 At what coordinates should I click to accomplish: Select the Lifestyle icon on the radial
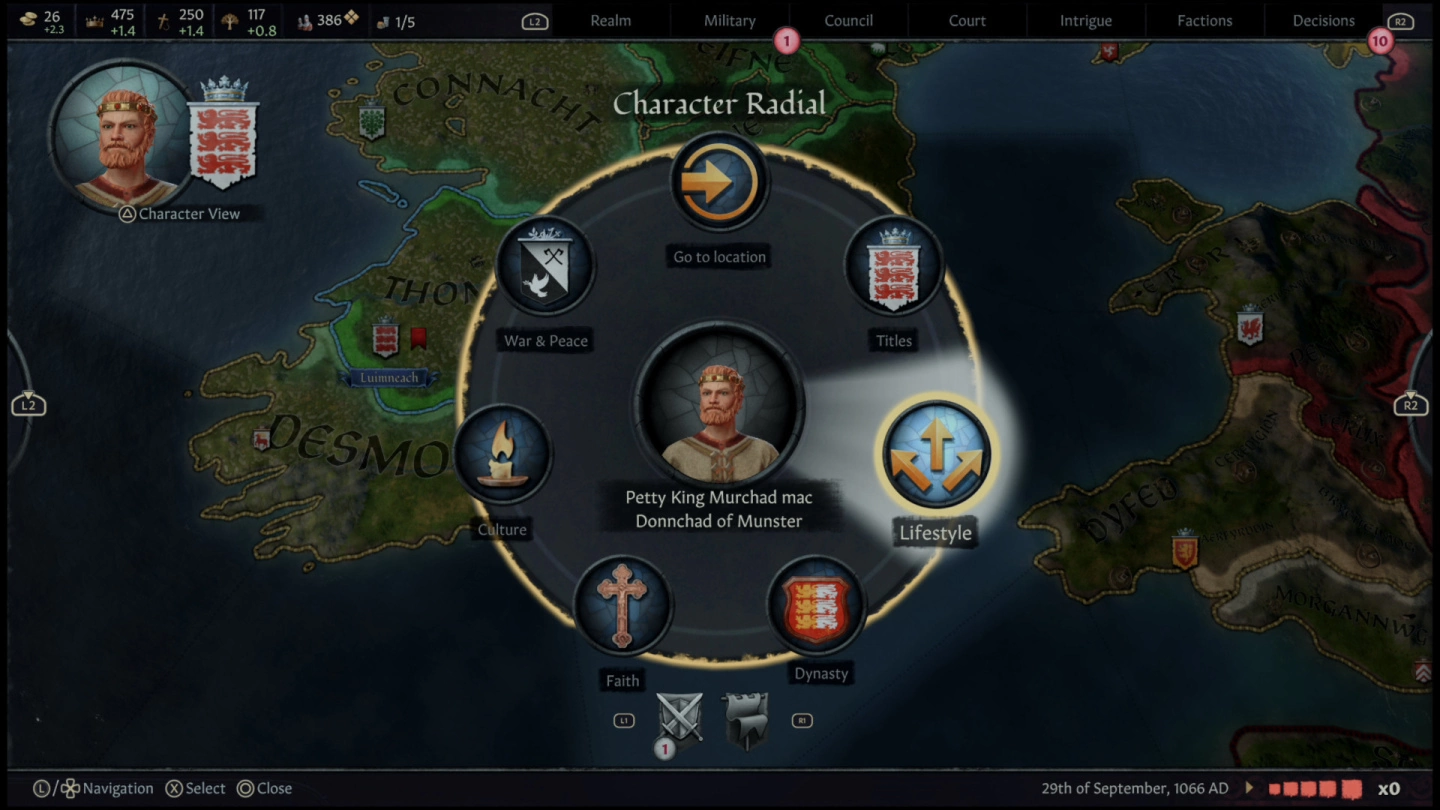click(934, 453)
